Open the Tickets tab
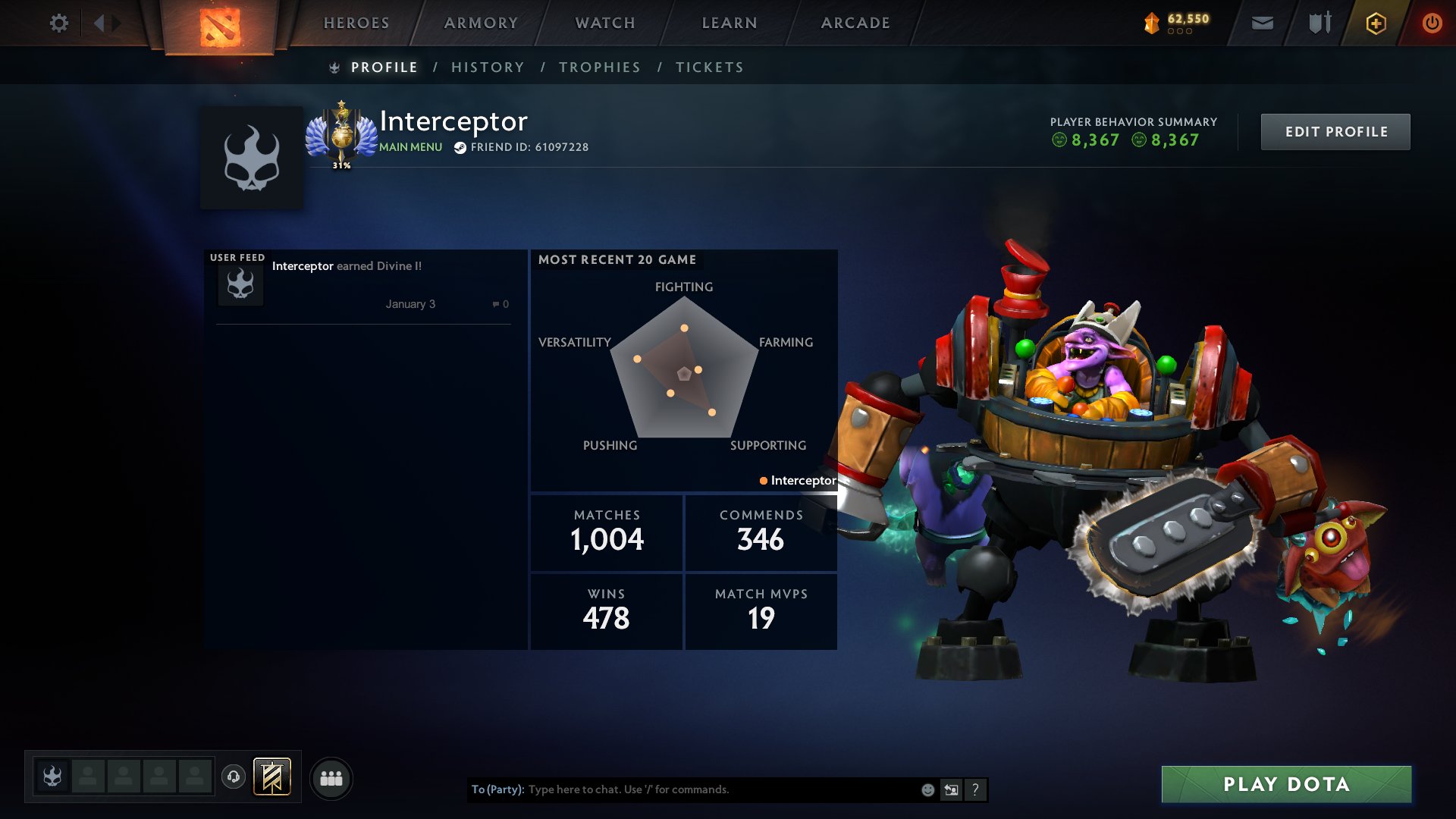1456x819 pixels. (710, 67)
